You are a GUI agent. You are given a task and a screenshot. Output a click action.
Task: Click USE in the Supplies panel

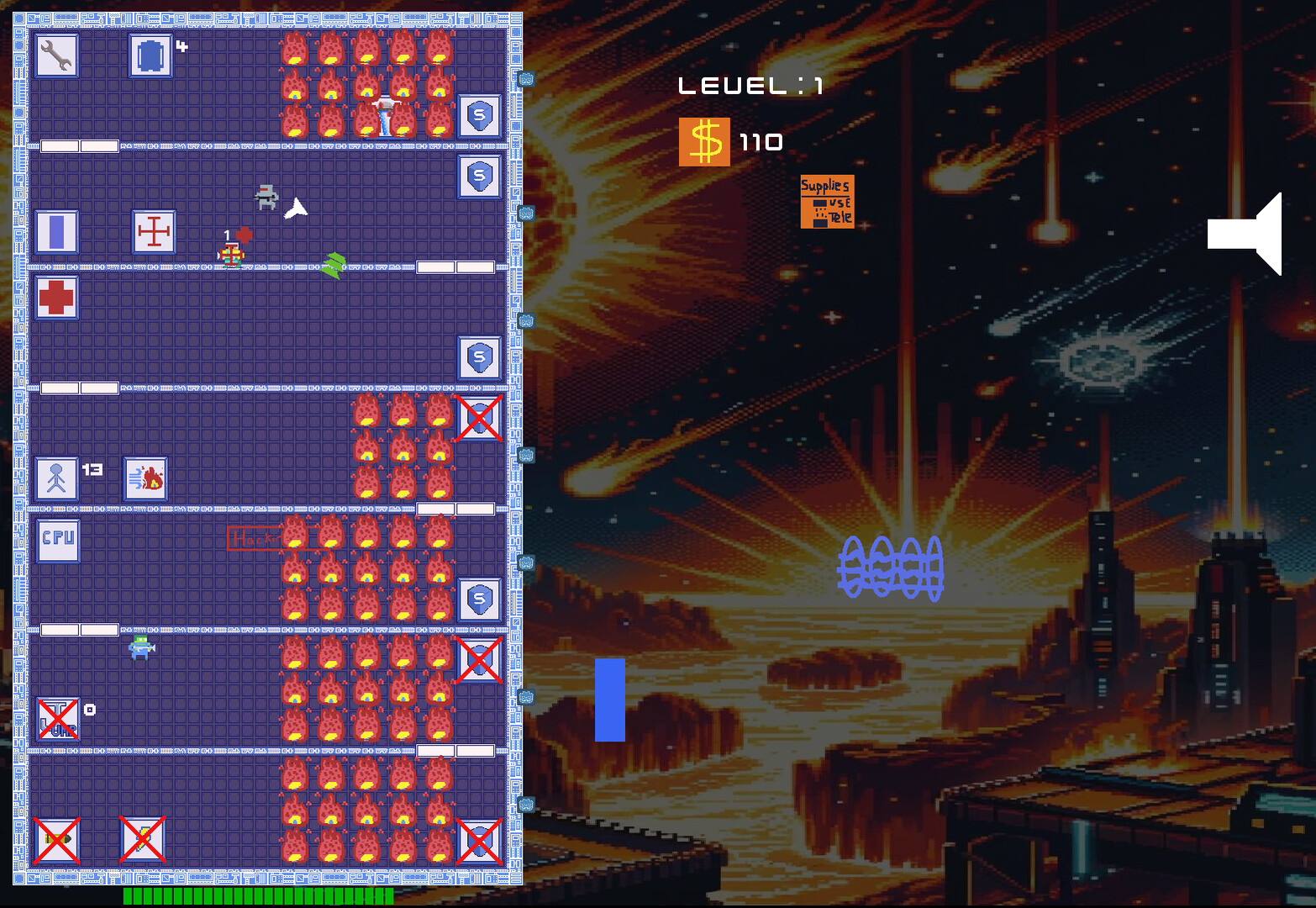tap(839, 203)
